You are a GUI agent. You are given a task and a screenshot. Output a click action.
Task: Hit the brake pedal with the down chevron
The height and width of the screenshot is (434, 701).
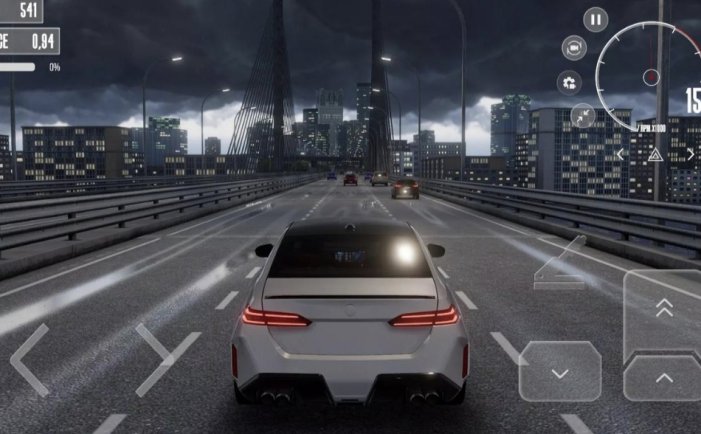coord(560,371)
